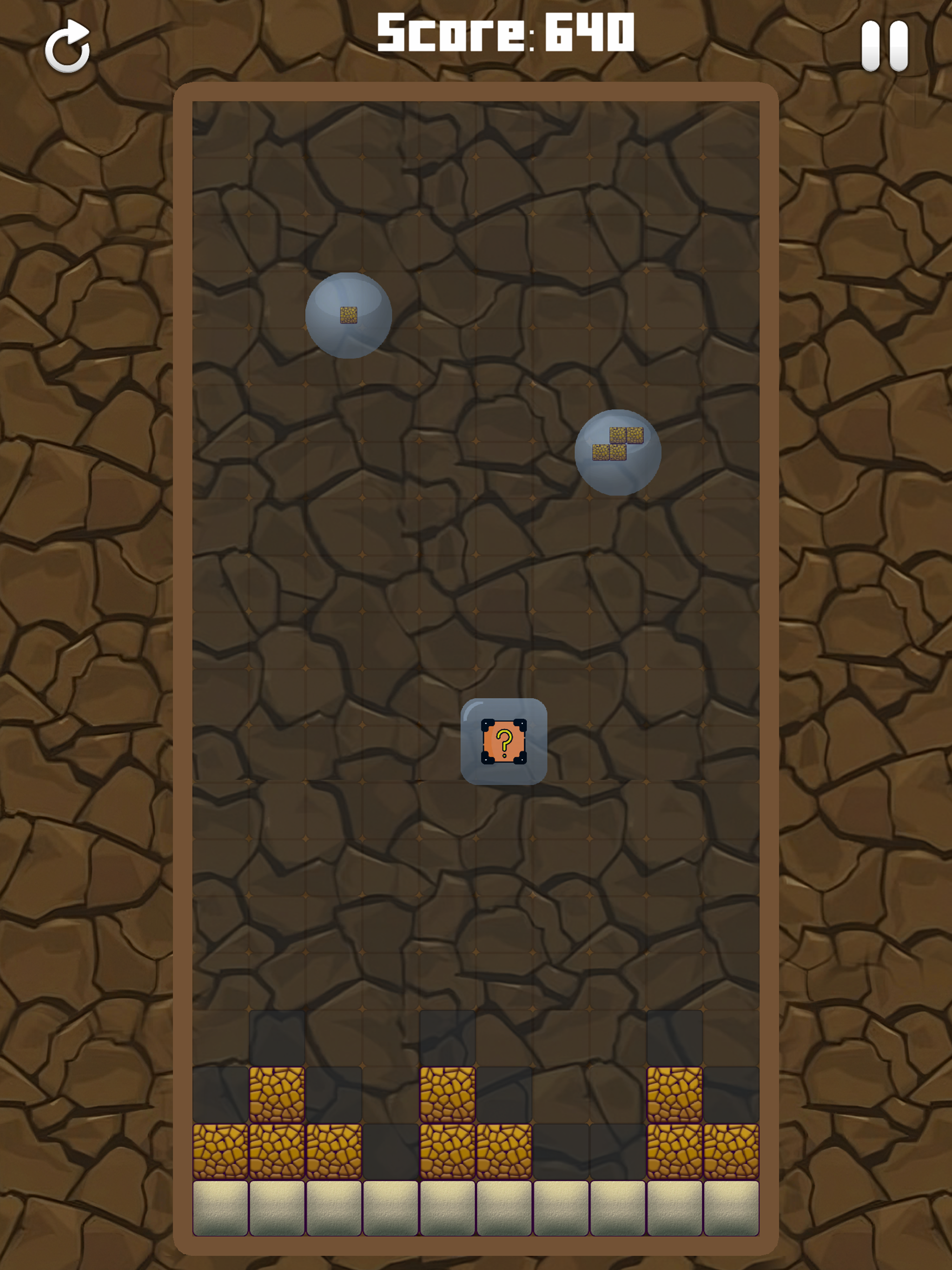This screenshot has width=952, height=1270.
Task: Tap the single gold cube inside the left bubble
Action: coord(349,315)
